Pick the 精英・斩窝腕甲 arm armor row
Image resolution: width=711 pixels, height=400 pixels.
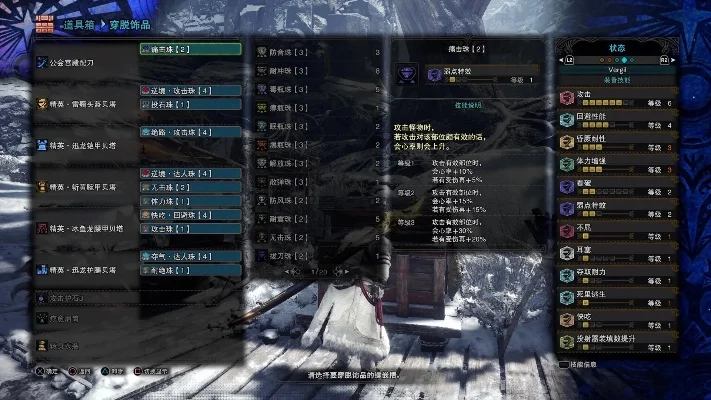(x=85, y=187)
